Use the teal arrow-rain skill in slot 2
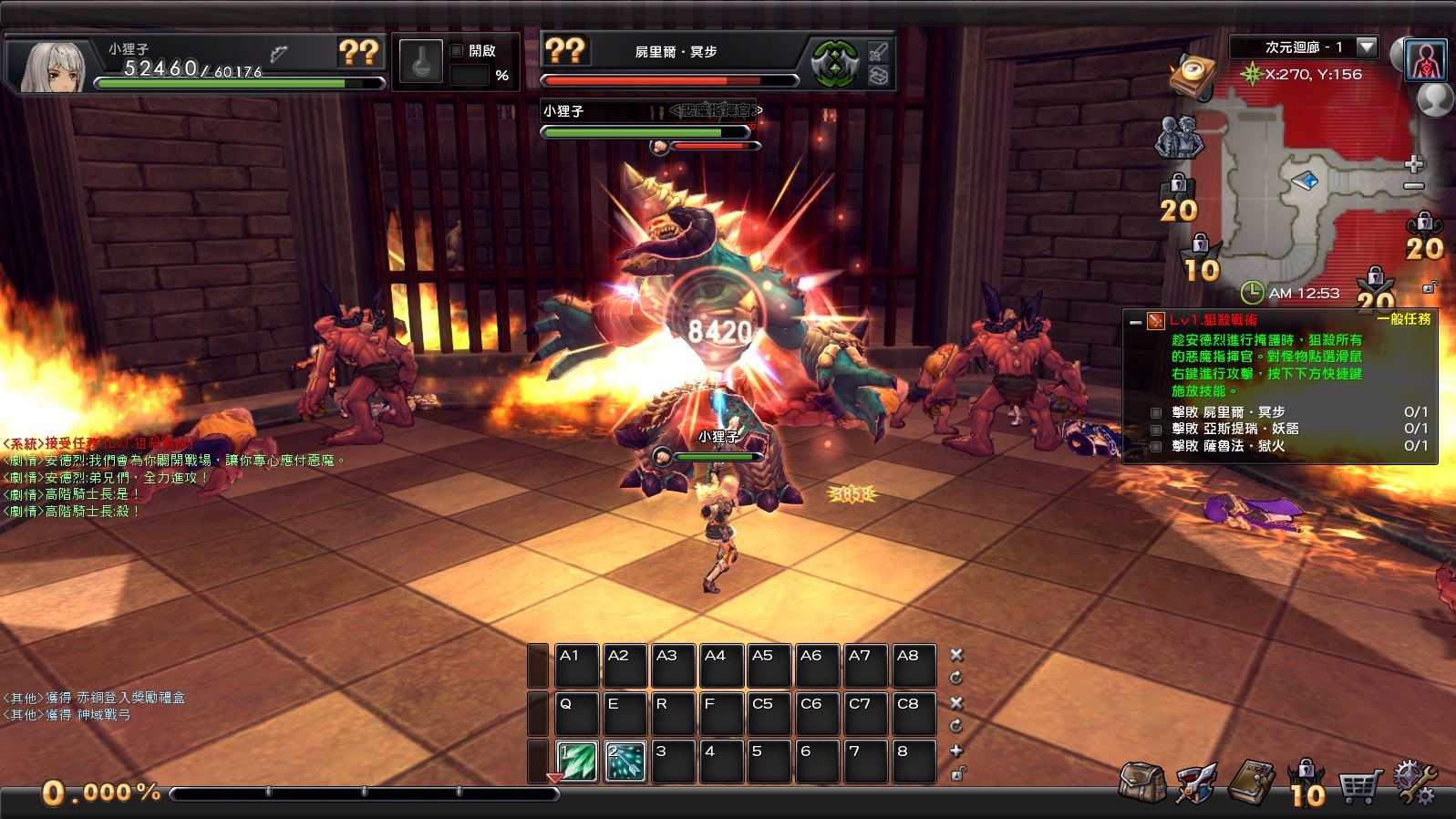 tap(625, 762)
